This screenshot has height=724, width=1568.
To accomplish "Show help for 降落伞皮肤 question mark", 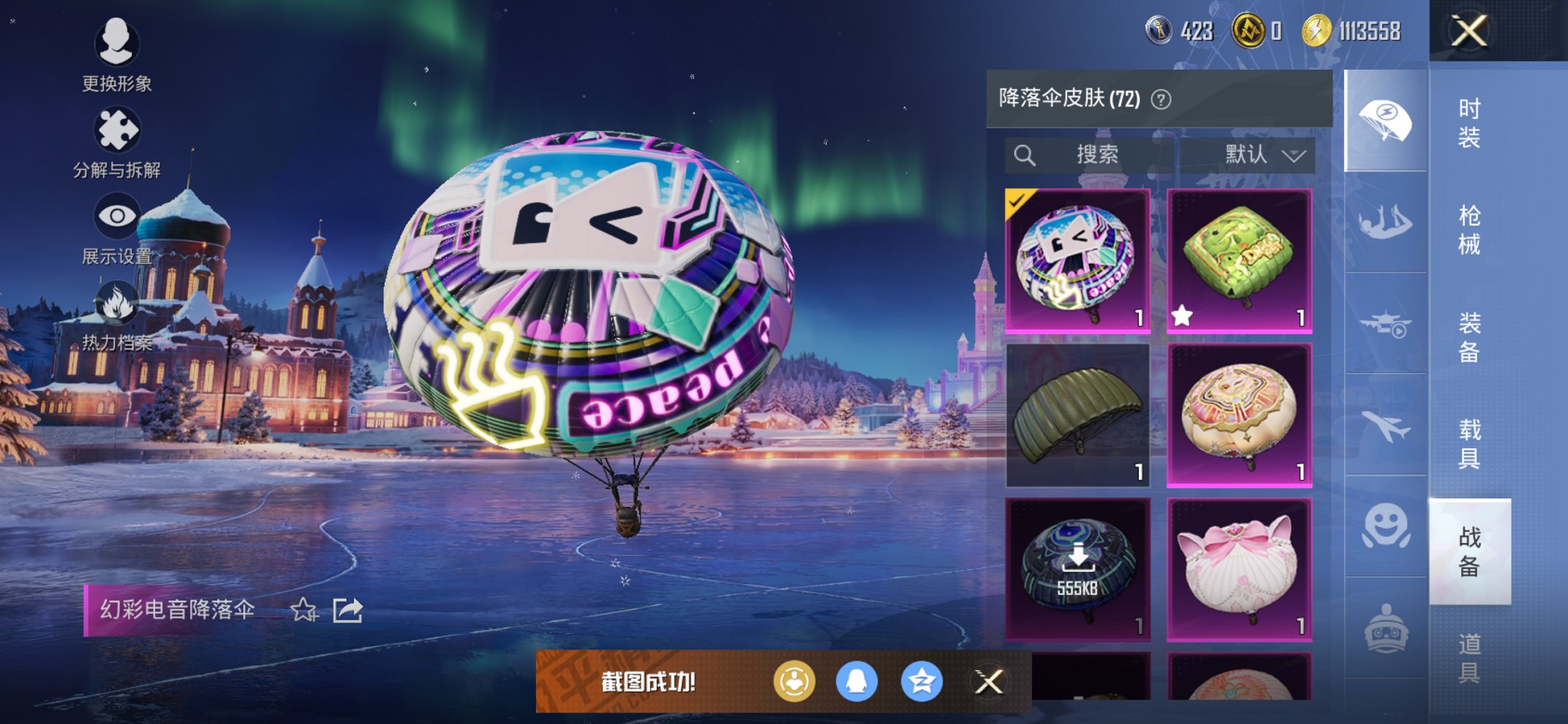I will [x=1161, y=99].
